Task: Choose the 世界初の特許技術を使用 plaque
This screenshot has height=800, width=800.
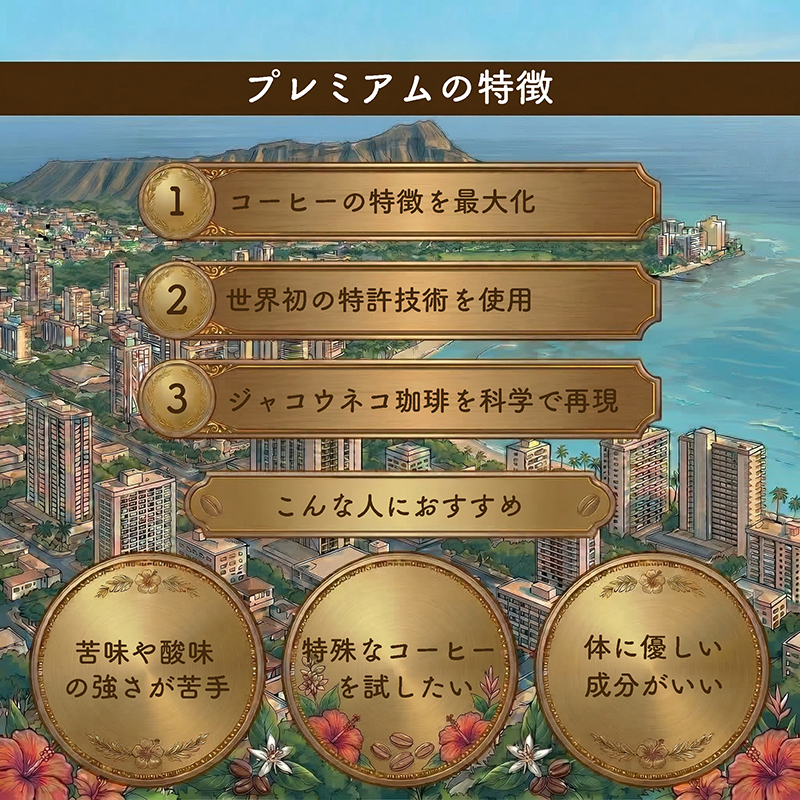Action: click(400, 299)
